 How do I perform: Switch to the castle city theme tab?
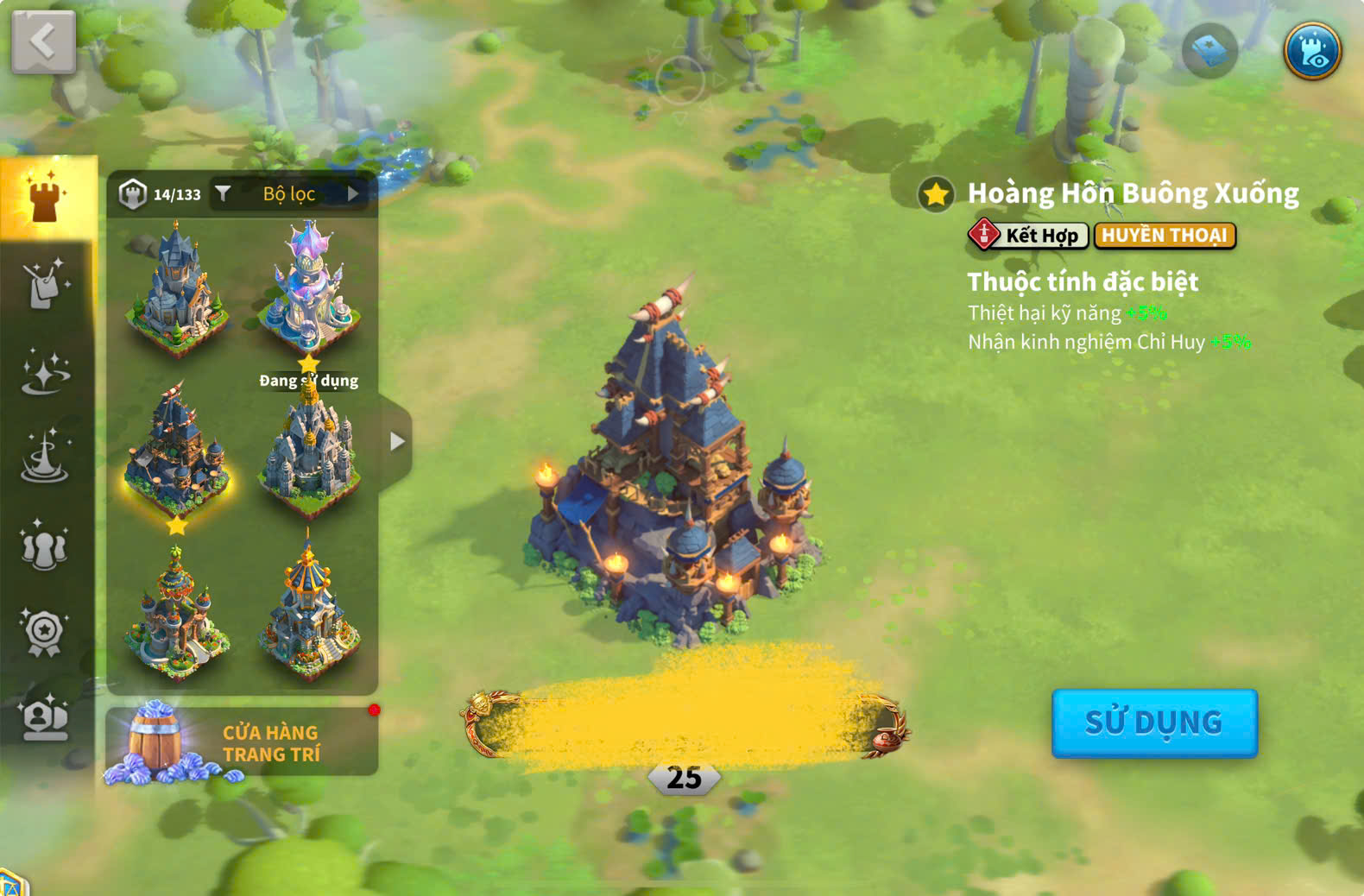[47, 197]
